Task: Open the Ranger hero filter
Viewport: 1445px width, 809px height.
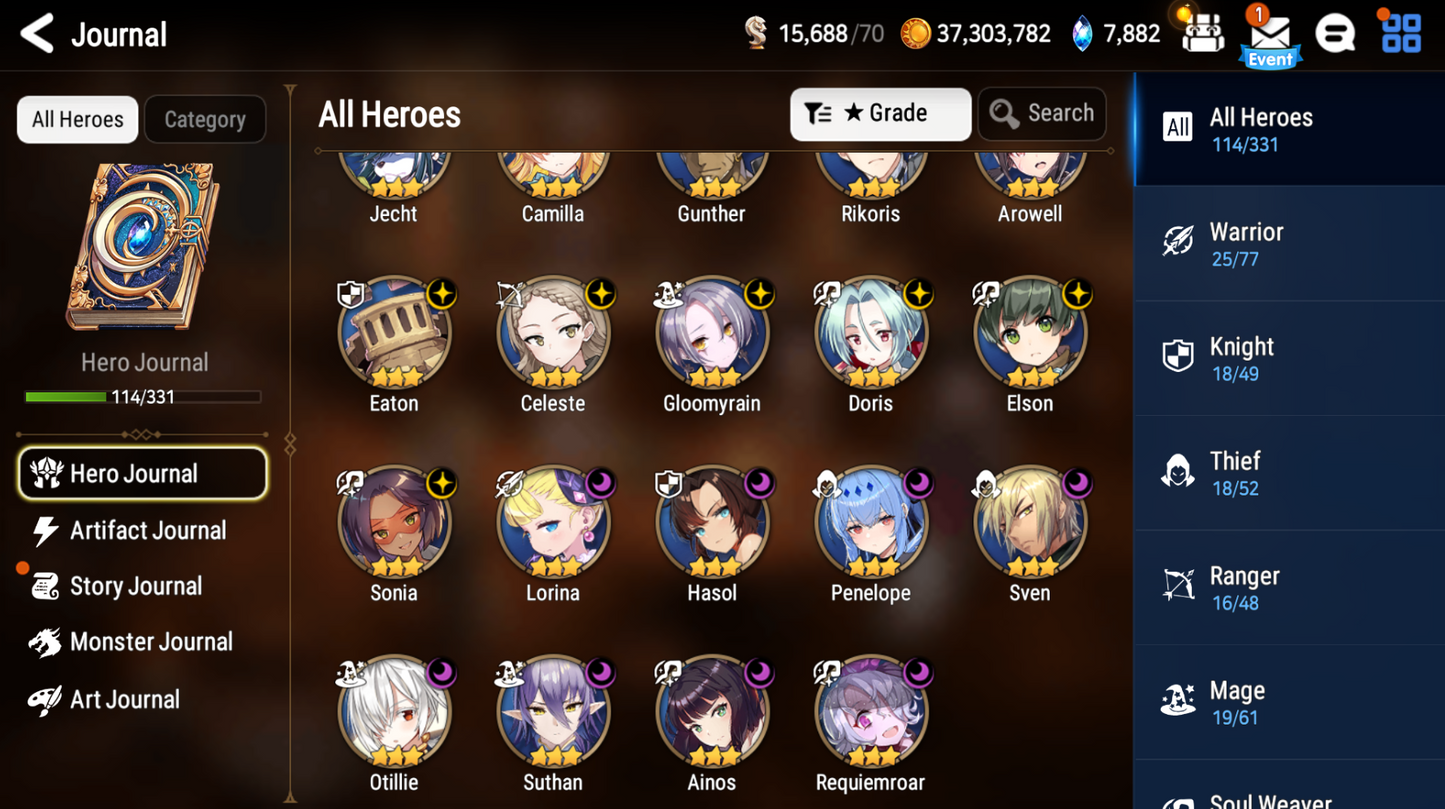Action: pyautogui.click(x=1288, y=586)
